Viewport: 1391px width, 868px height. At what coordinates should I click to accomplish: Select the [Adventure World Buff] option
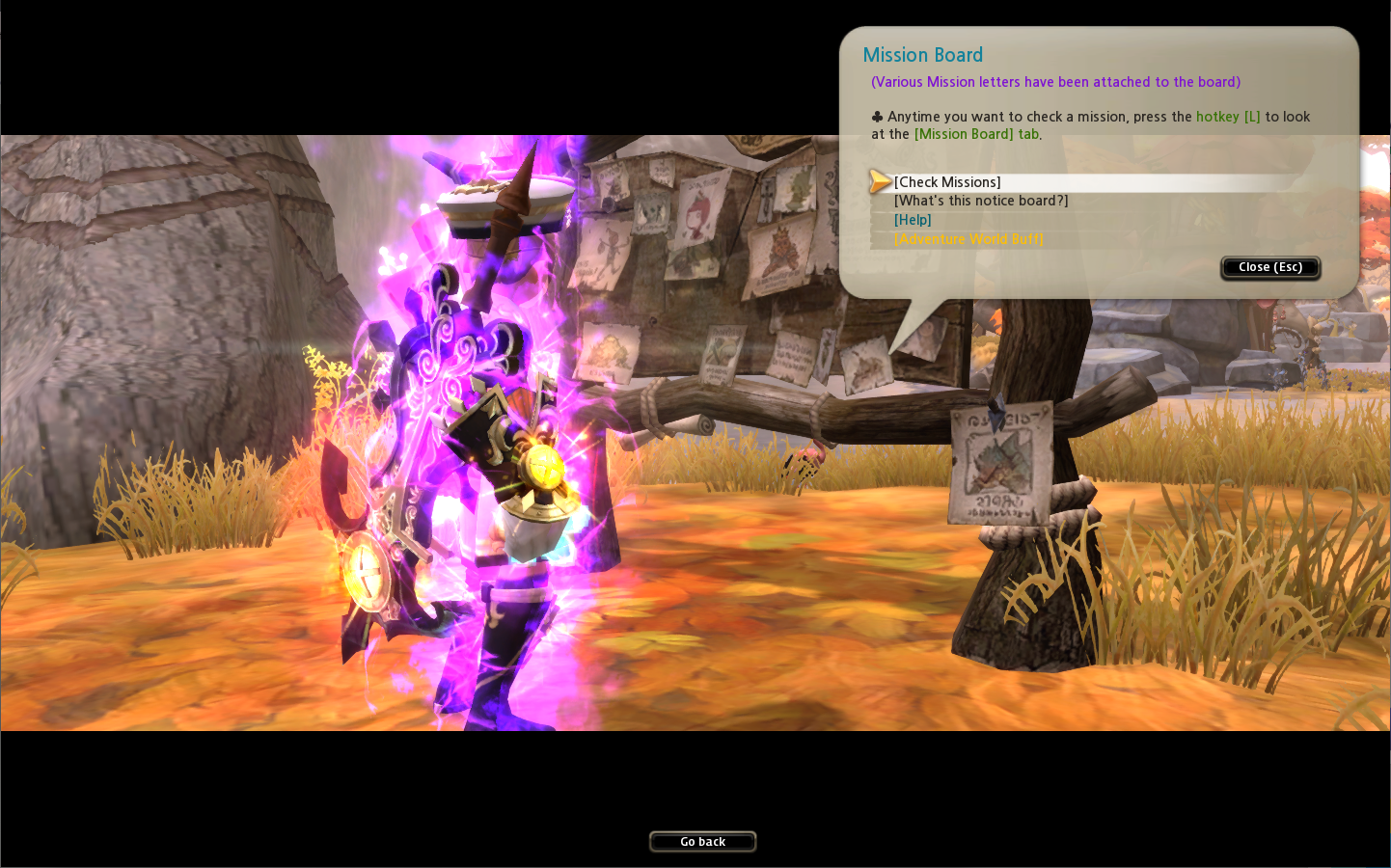[968, 239]
